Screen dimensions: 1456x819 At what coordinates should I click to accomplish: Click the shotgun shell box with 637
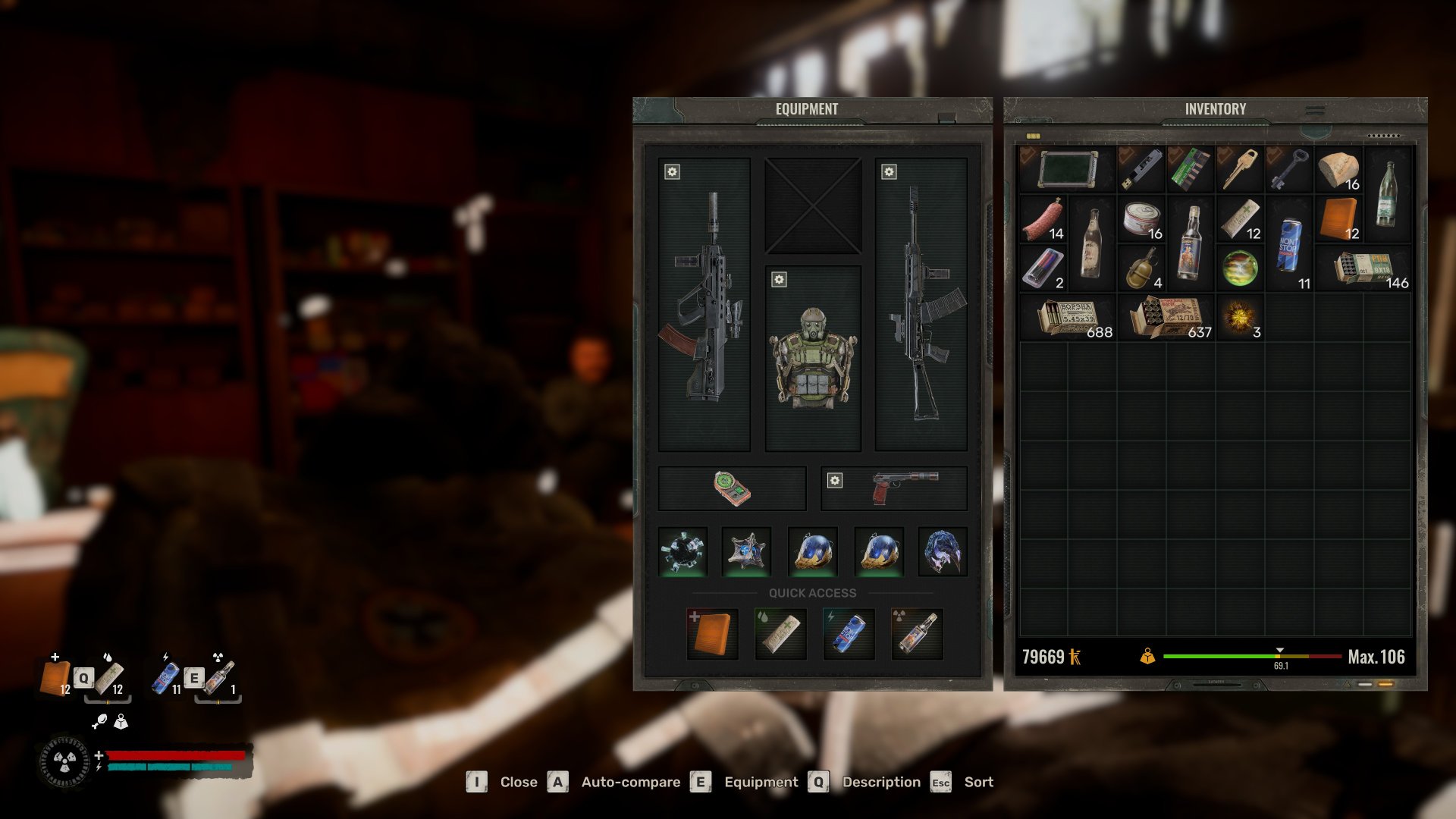point(1166,317)
